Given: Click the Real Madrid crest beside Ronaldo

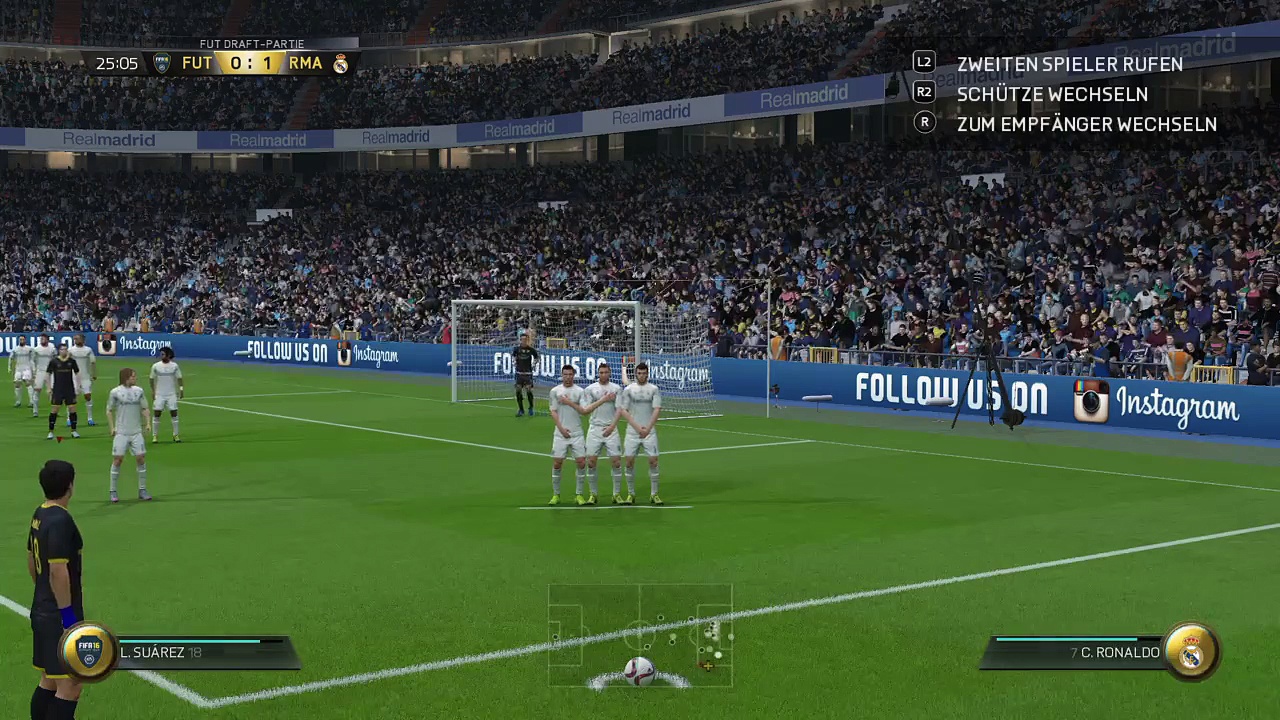Looking at the screenshot, I should click(1191, 651).
